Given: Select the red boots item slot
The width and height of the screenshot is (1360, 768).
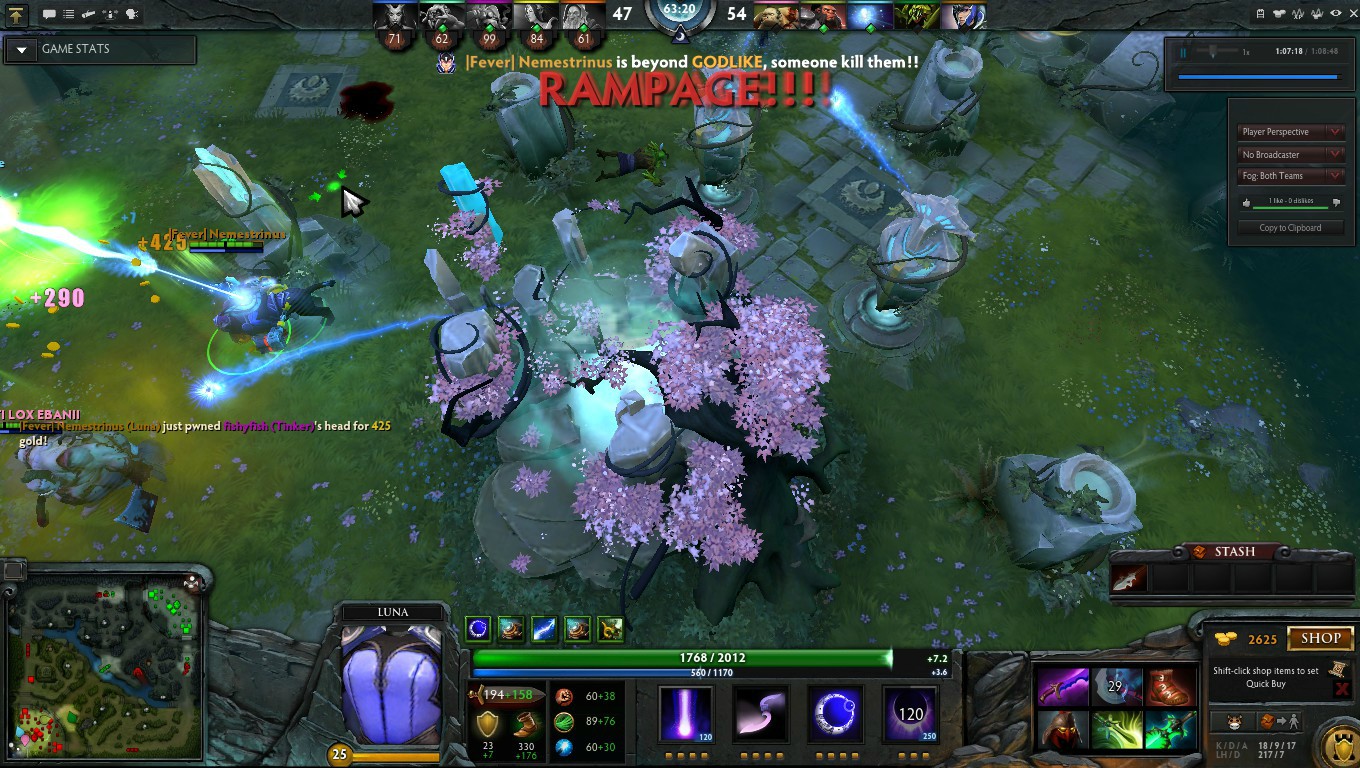Looking at the screenshot, I should point(1170,688).
